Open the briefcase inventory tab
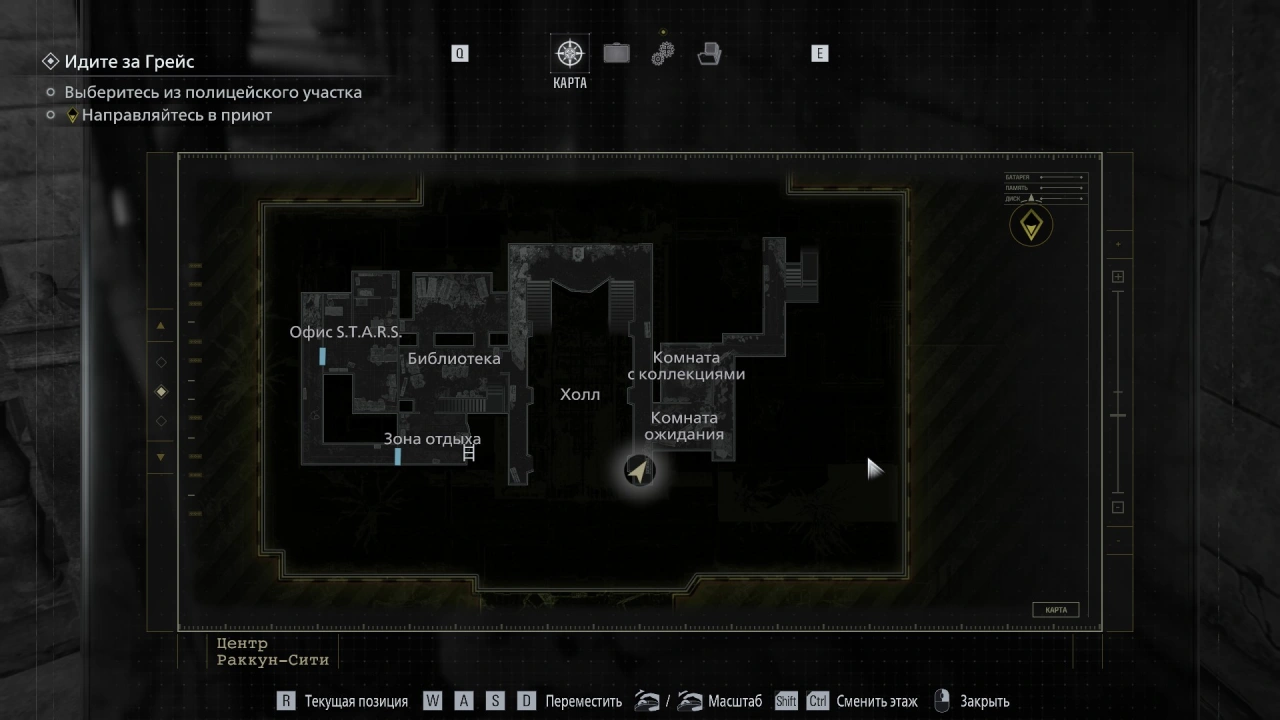The height and width of the screenshot is (720, 1280). (x=616, y=53)
